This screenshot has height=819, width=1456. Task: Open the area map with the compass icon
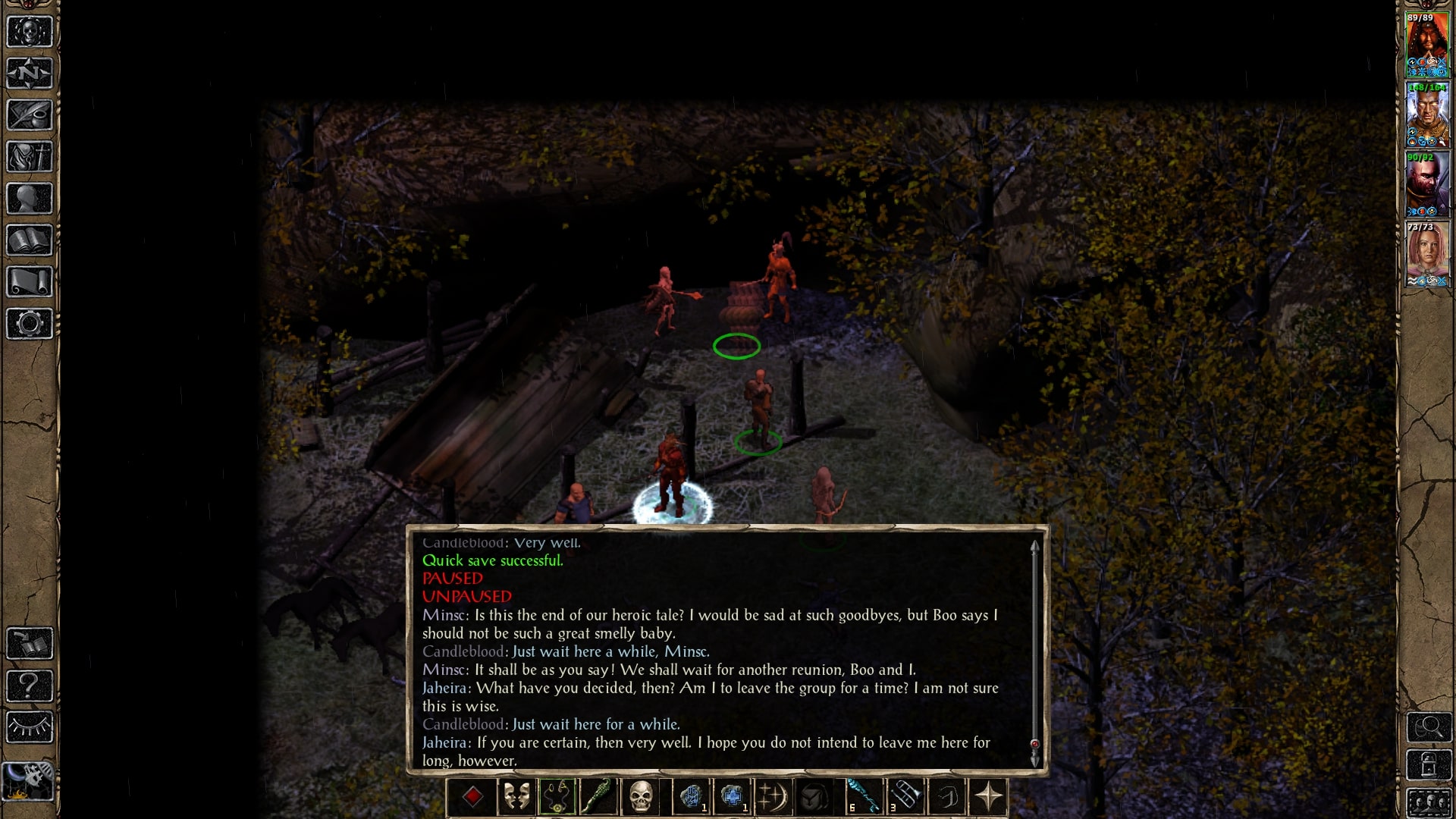(x=30, y=74)
